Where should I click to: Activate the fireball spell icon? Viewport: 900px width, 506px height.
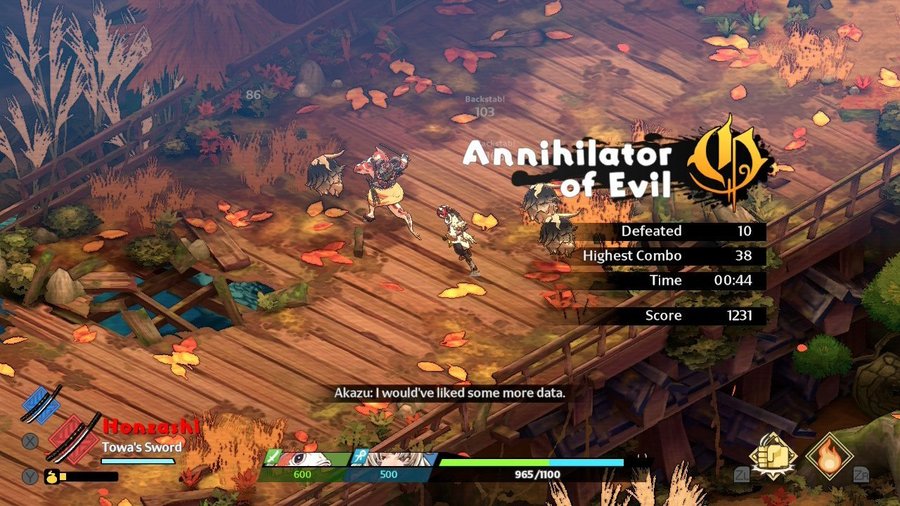[x=830, y=456]
